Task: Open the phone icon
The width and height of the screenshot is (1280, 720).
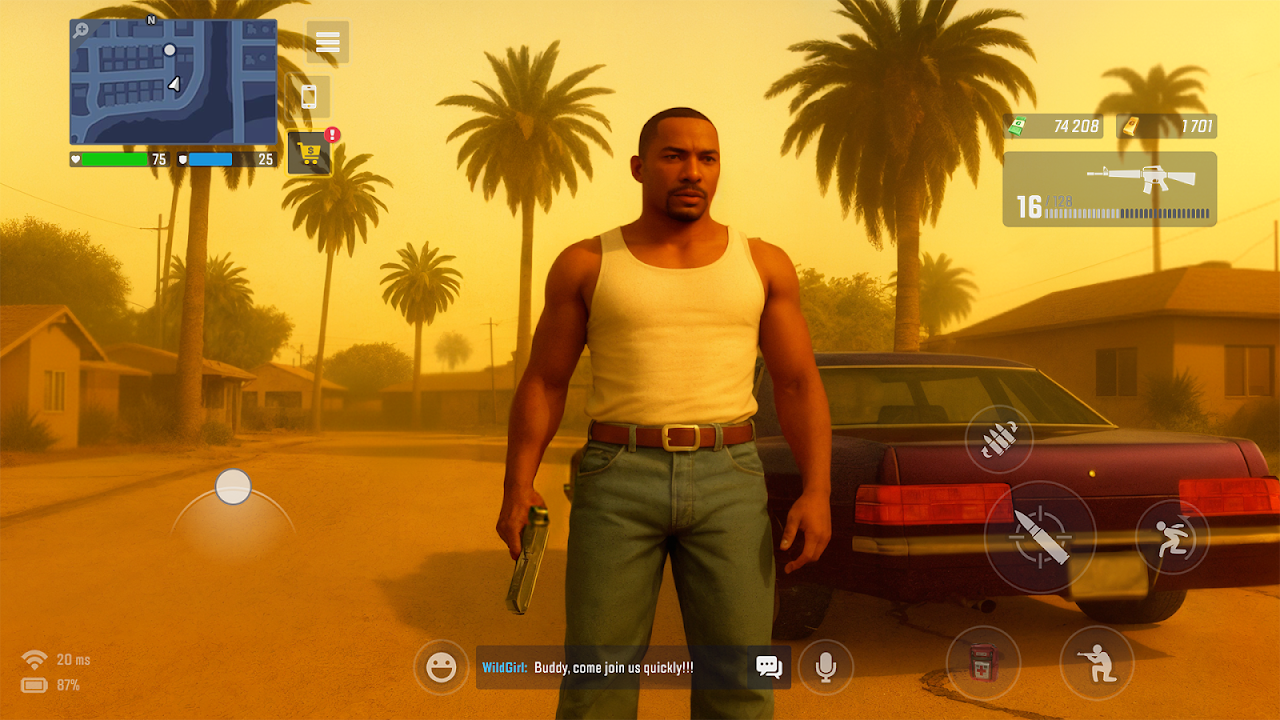Action: [x=308, y=97]
